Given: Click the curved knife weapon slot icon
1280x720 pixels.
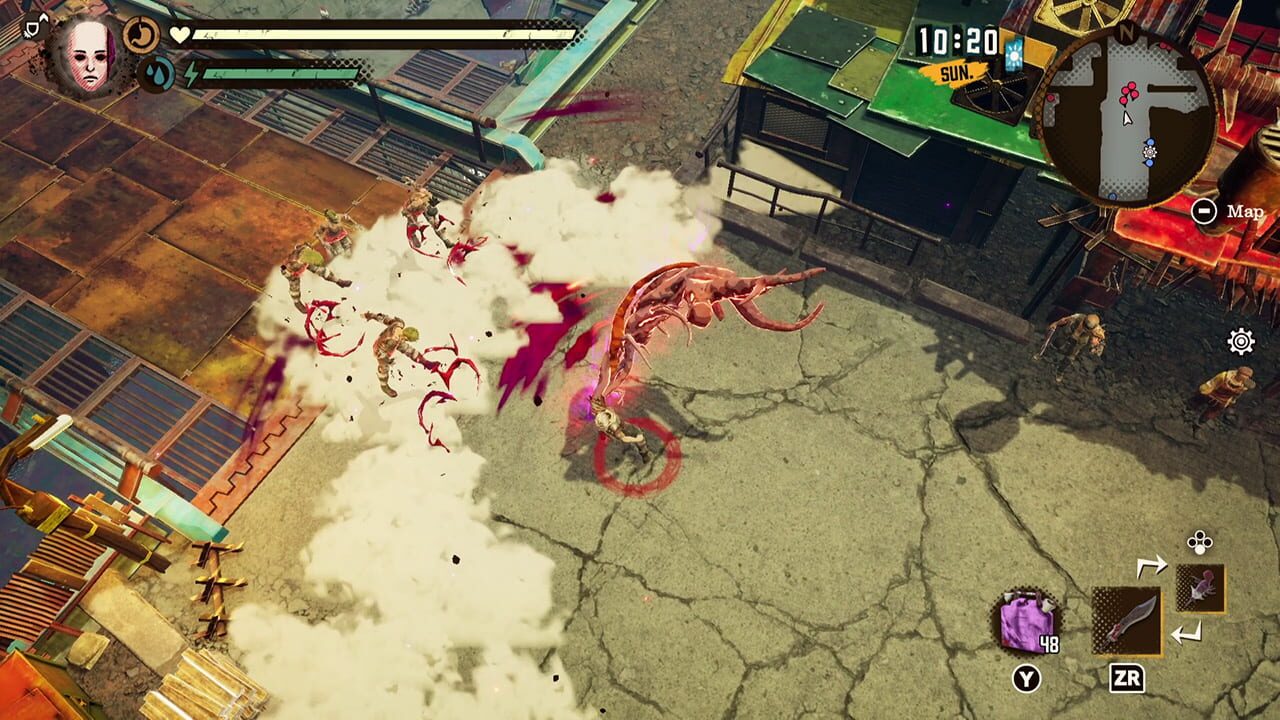Looking at the screenshot, I should coord(1127,620).
